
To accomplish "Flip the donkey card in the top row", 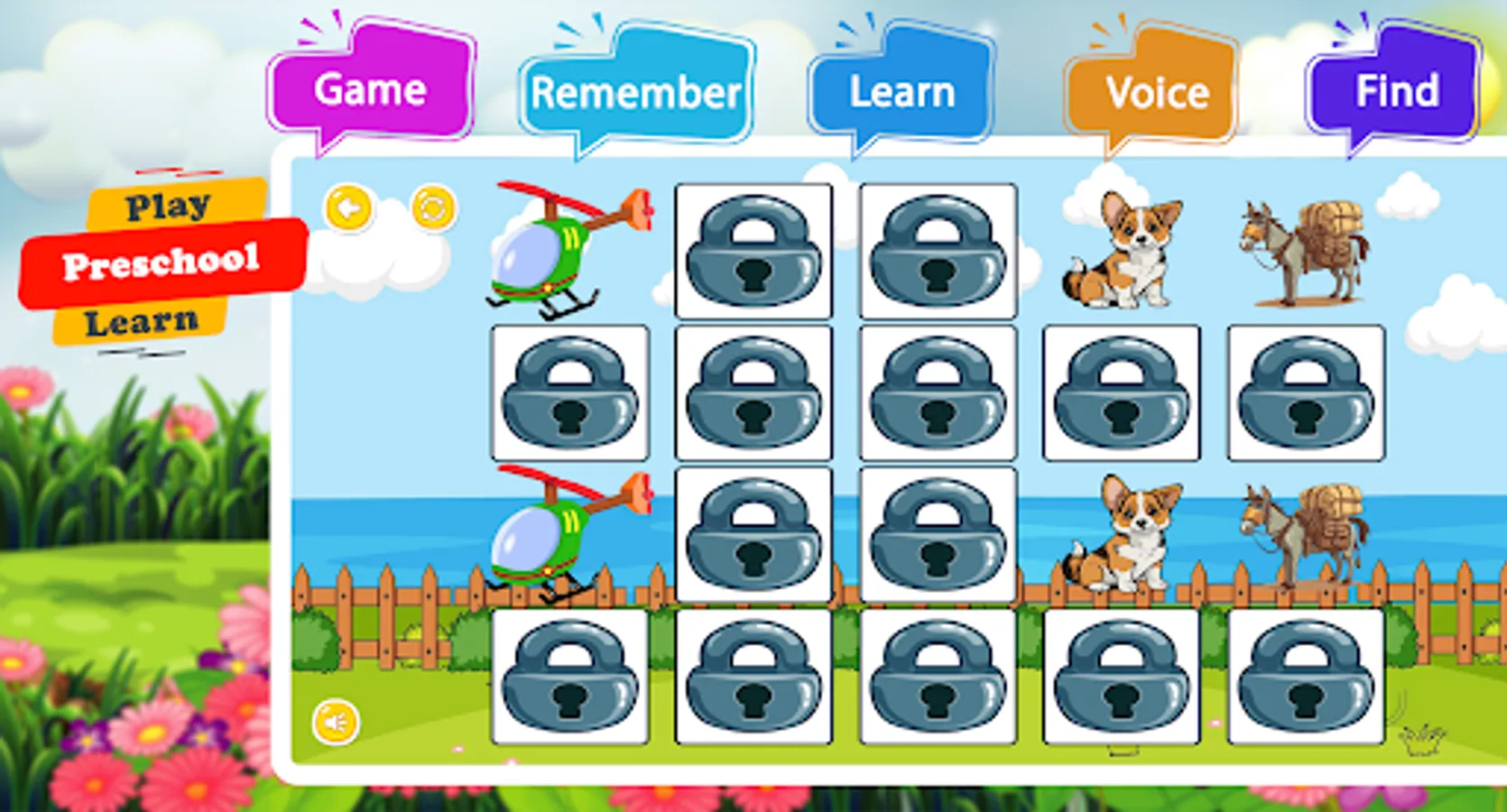I will click(x=1306, y=253).
